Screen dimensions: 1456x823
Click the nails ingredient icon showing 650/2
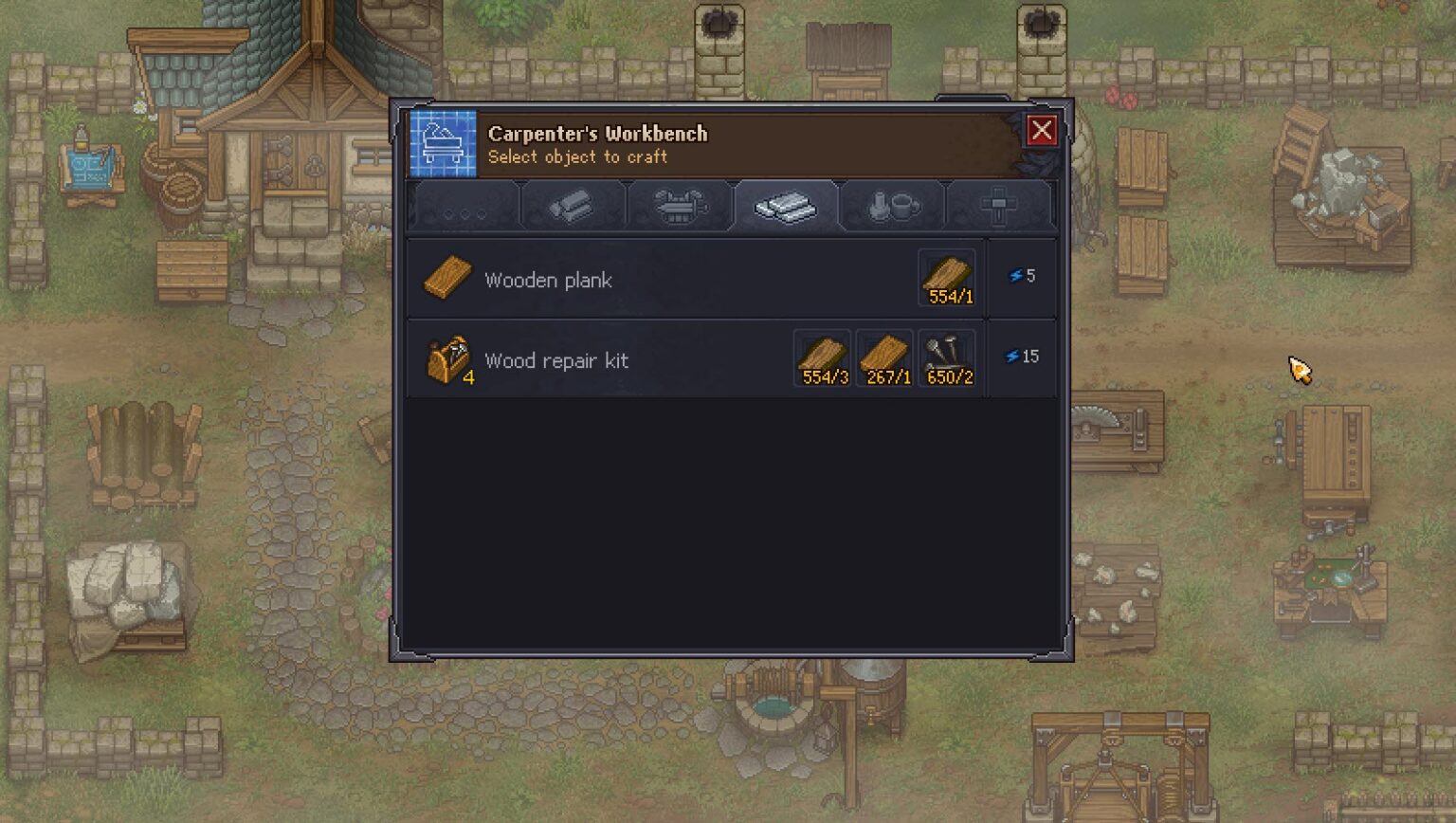coord(946,357)
